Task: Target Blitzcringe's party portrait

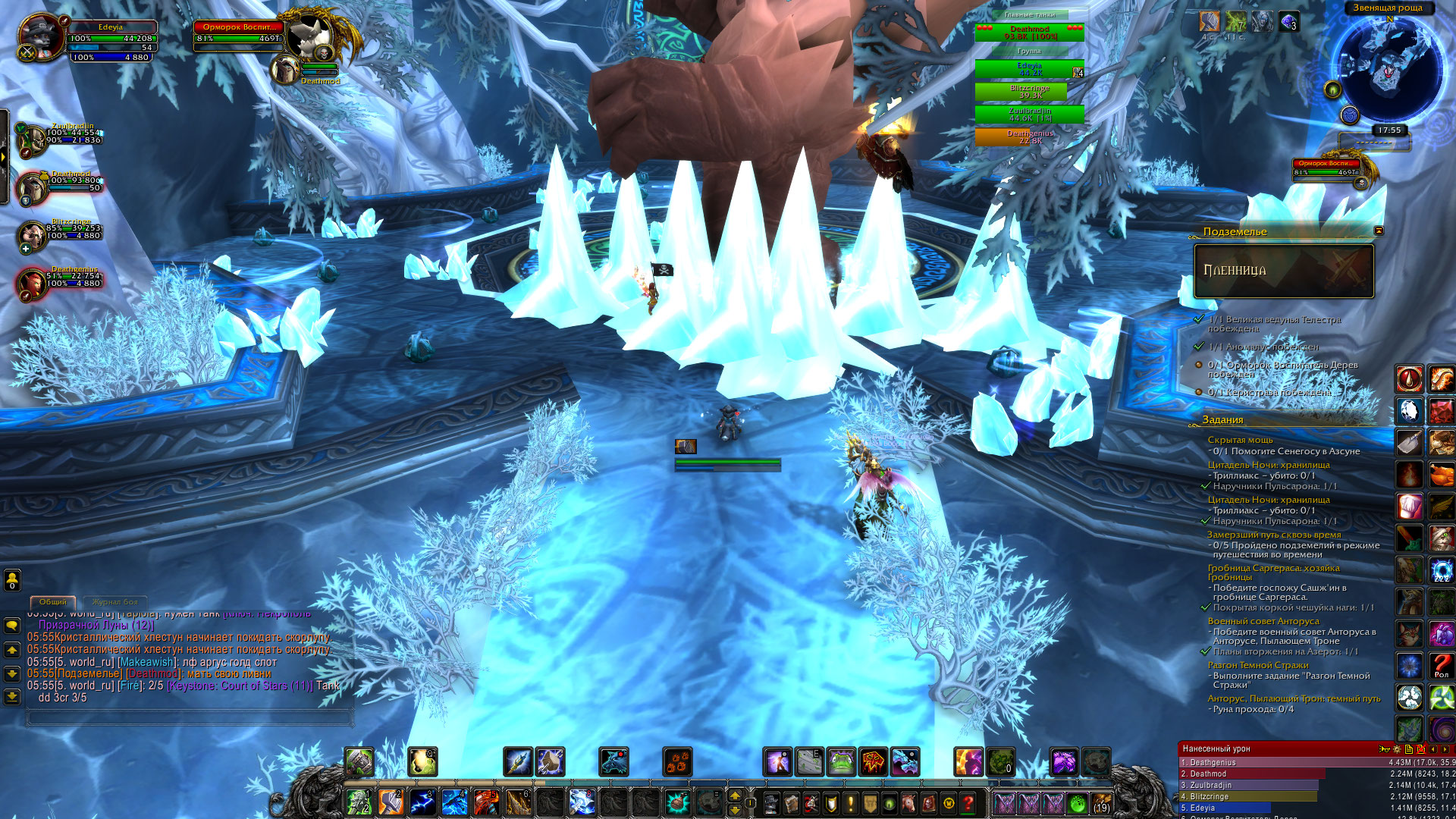Action: [32, 236]
